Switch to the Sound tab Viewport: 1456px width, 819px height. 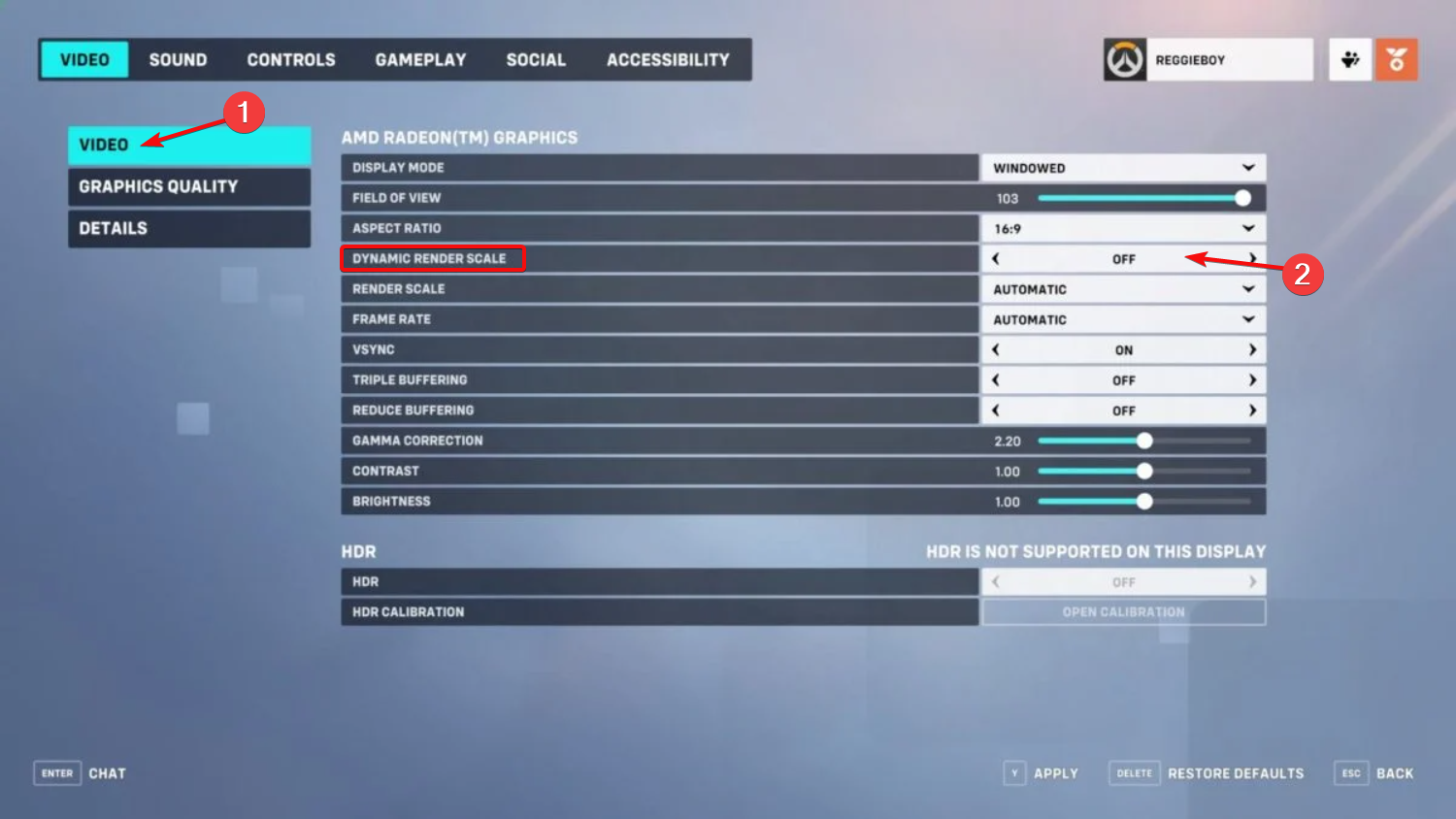(x=178, y=59)
